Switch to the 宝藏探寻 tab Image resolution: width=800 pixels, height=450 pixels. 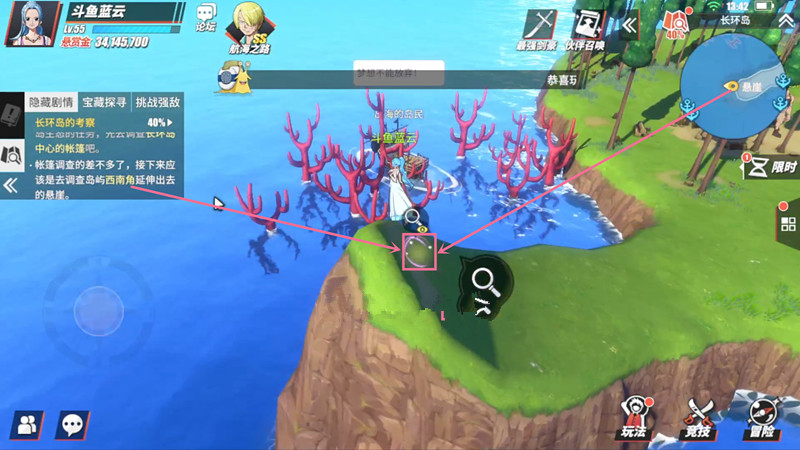tap(104, 102)
